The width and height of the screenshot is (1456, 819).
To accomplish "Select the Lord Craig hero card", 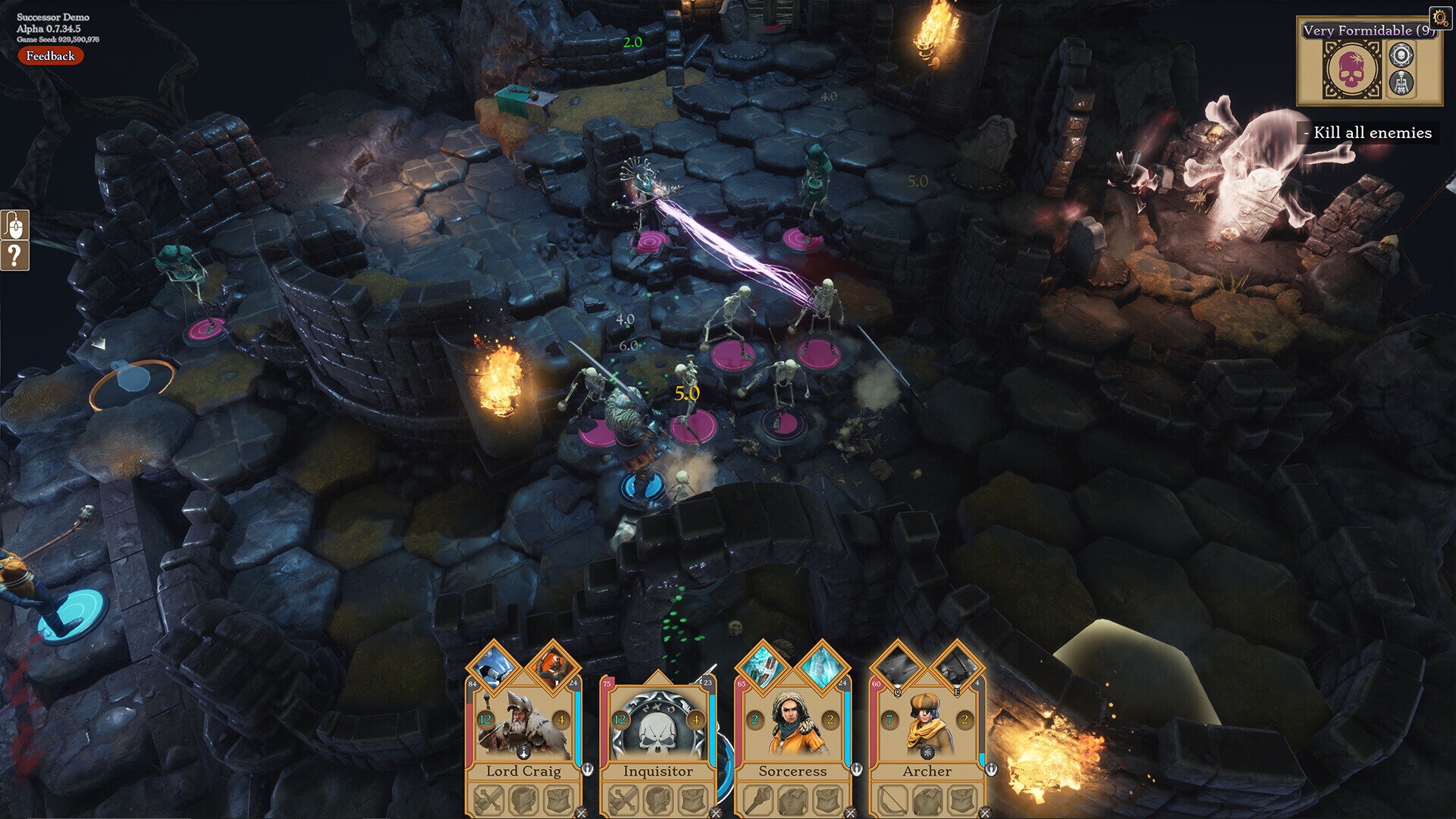I will (x=523, y=728).
